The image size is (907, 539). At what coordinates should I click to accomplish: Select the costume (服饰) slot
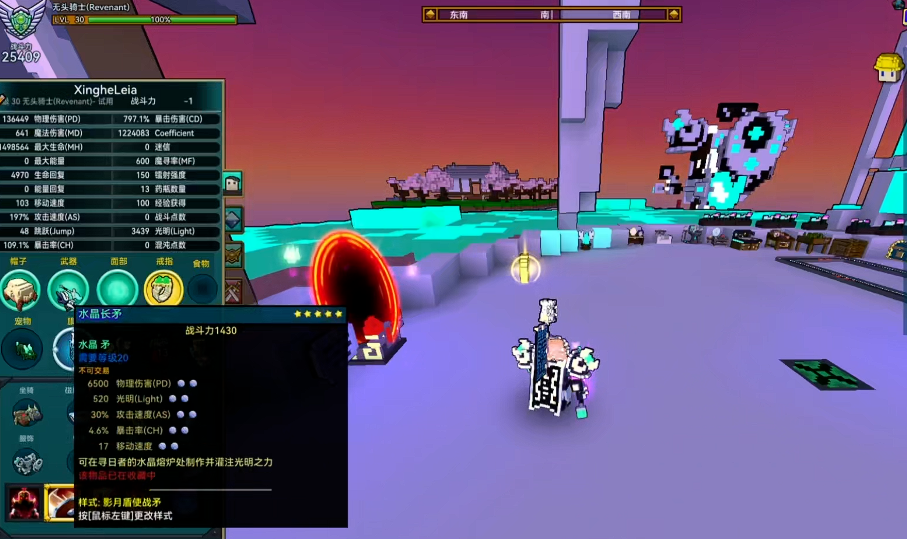(26, 461)
